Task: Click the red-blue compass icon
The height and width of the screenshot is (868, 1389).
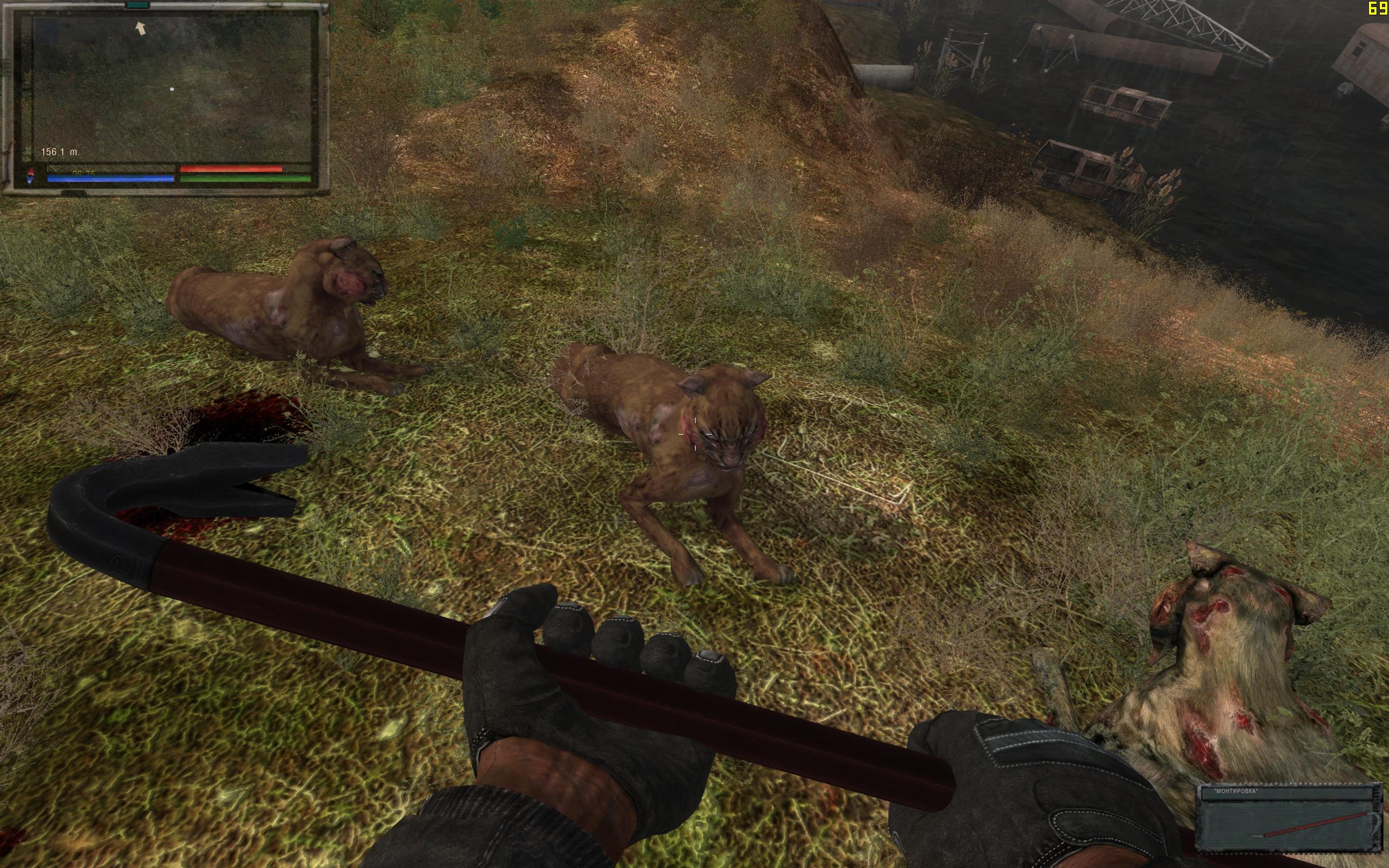Action: 31,176
